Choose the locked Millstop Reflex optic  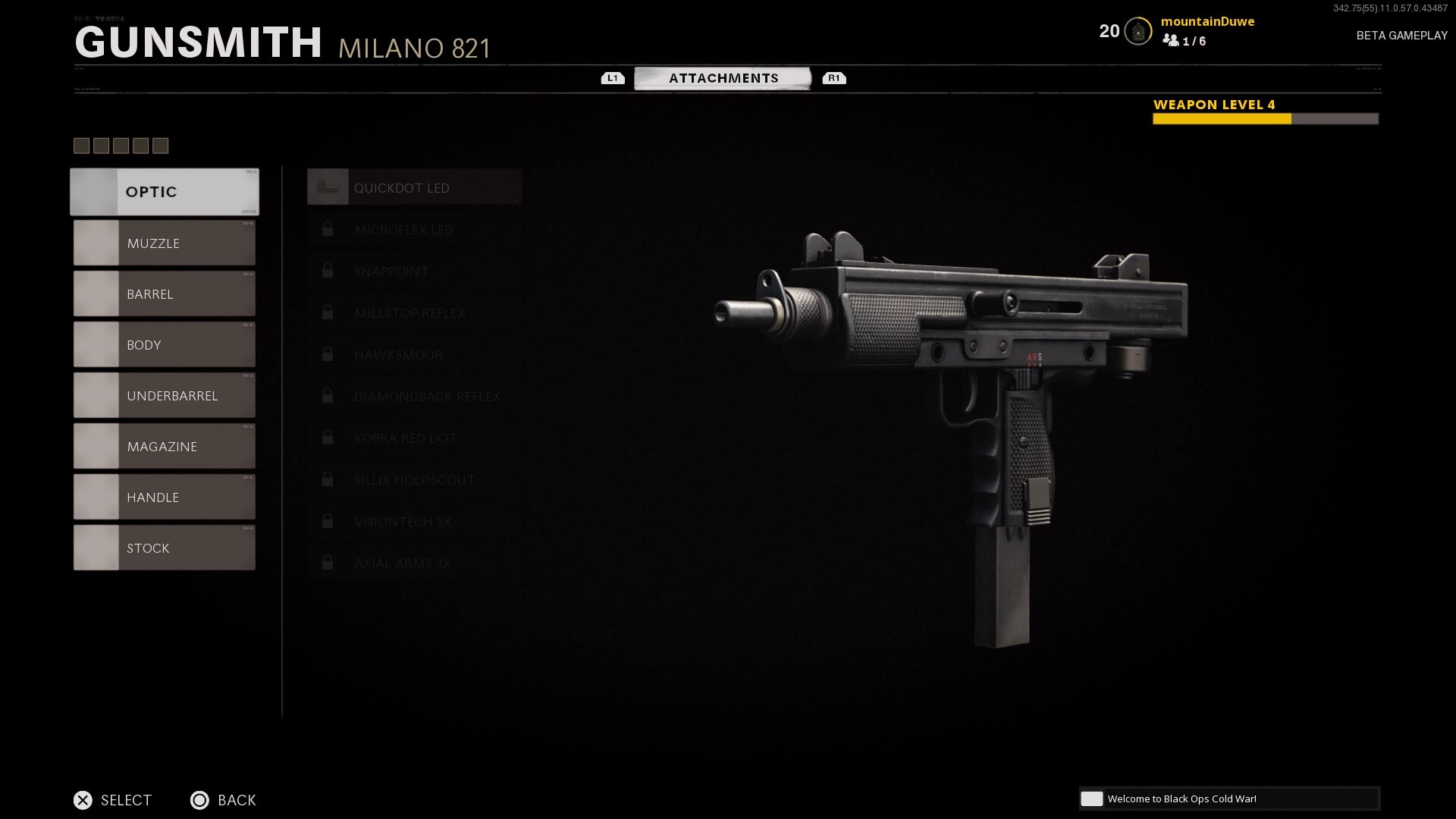click(x=414, y=313)
